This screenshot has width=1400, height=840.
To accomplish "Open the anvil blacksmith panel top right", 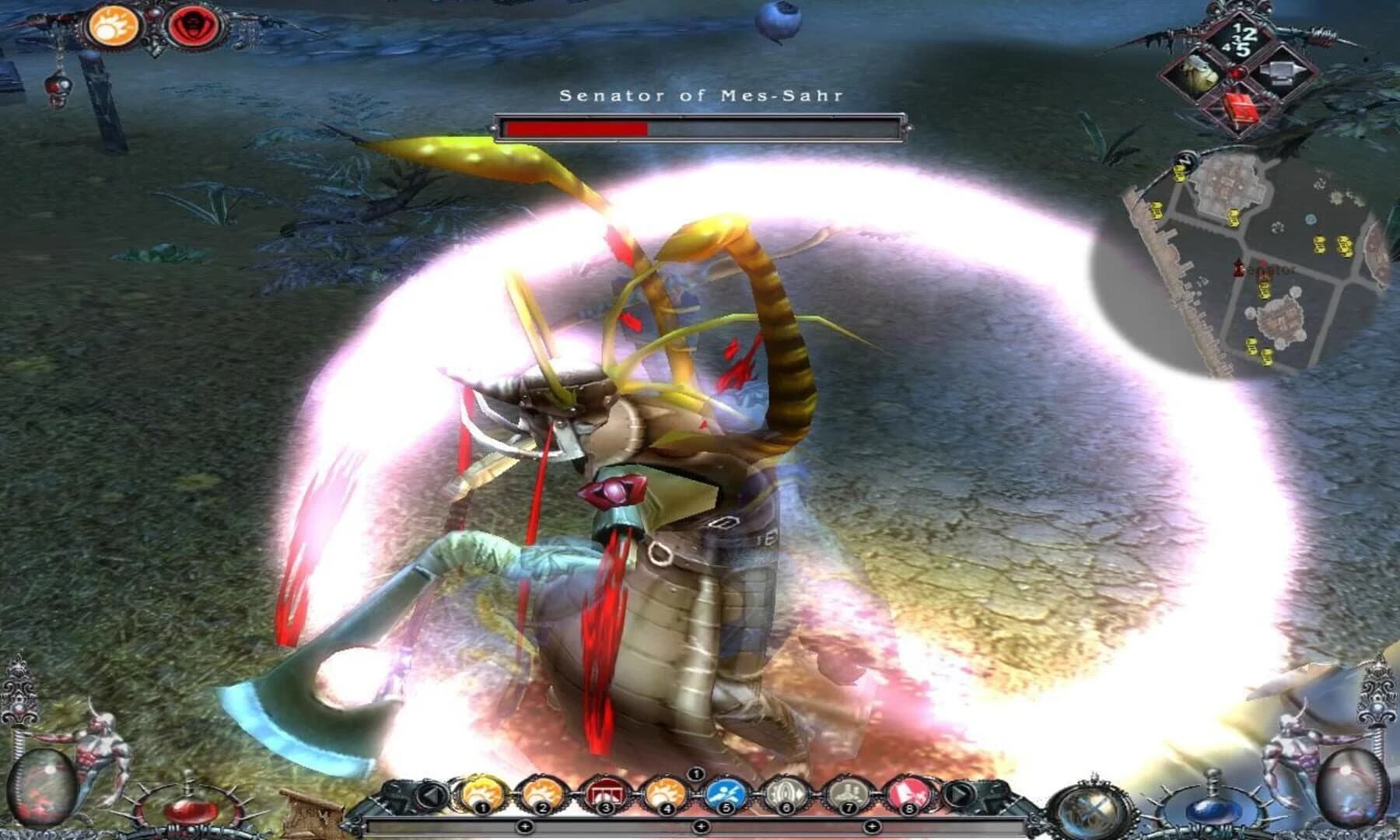I will click(1283, 72).
